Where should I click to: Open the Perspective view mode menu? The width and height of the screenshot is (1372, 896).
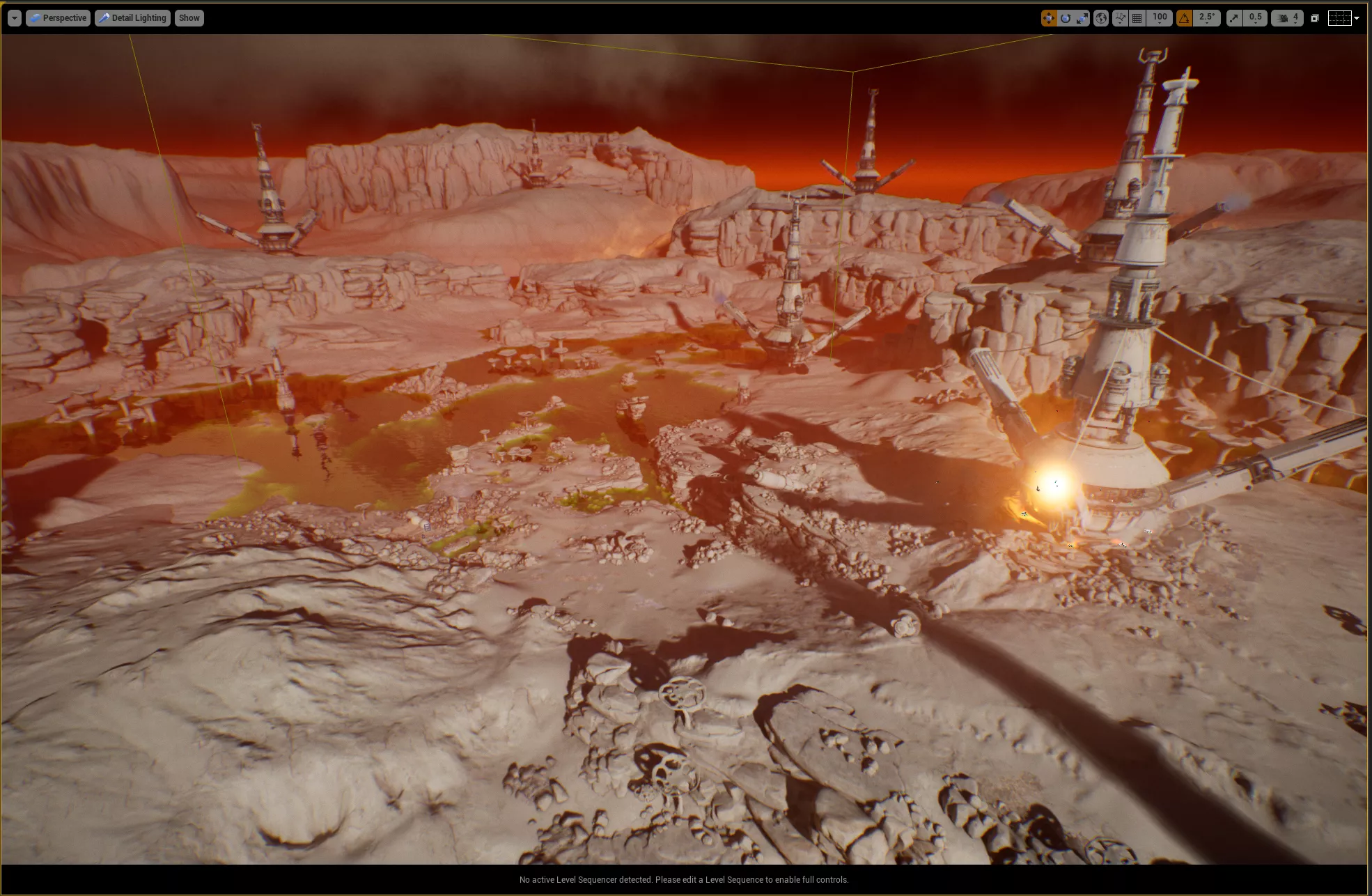click(59, 18)
